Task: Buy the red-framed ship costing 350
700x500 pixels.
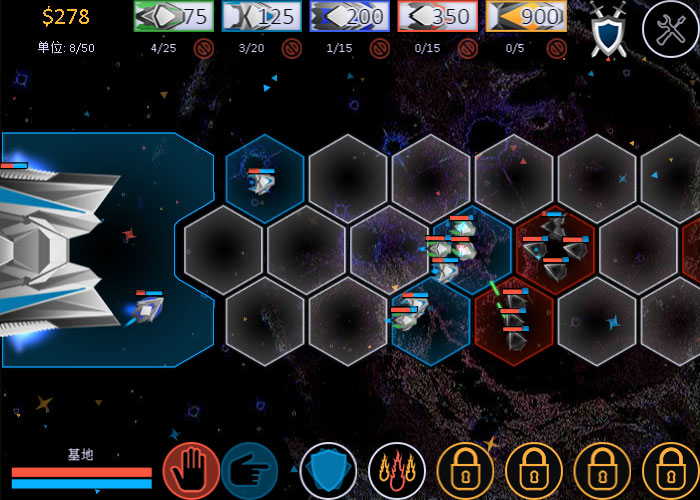Action: click(437, 16)
